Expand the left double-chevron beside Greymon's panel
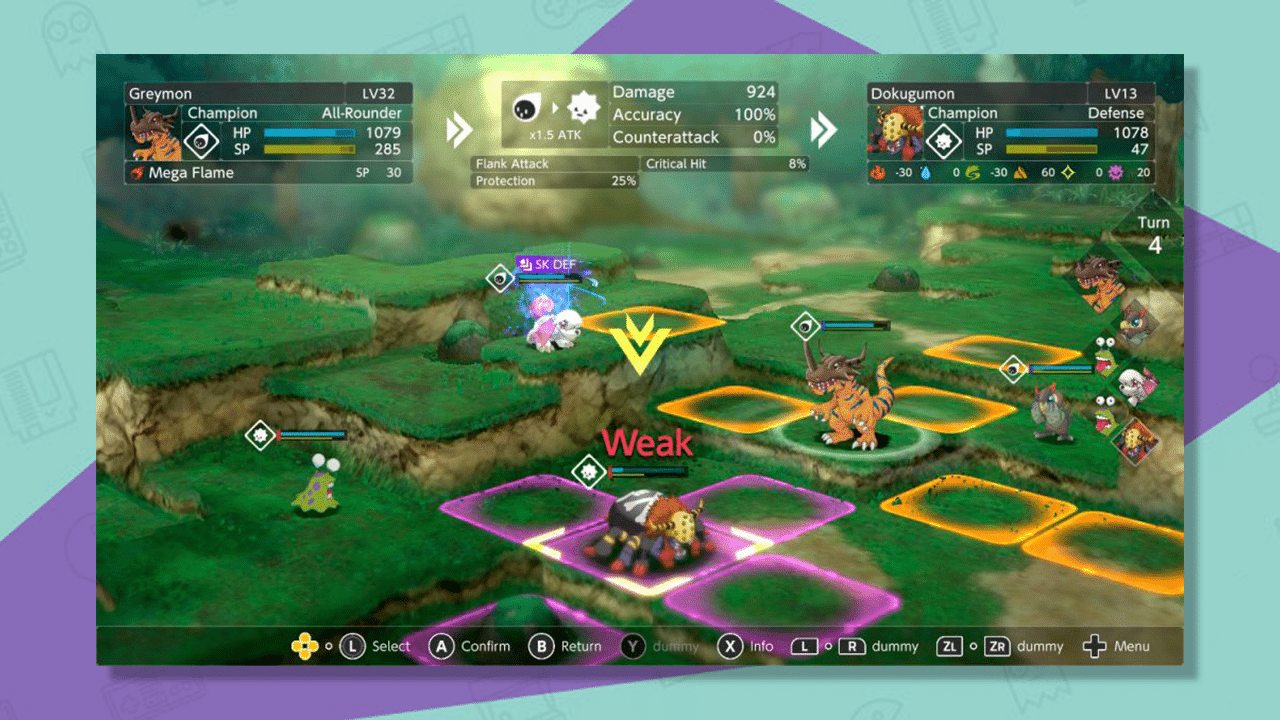This screenshot has height=720, width=1280. point(459,129)
